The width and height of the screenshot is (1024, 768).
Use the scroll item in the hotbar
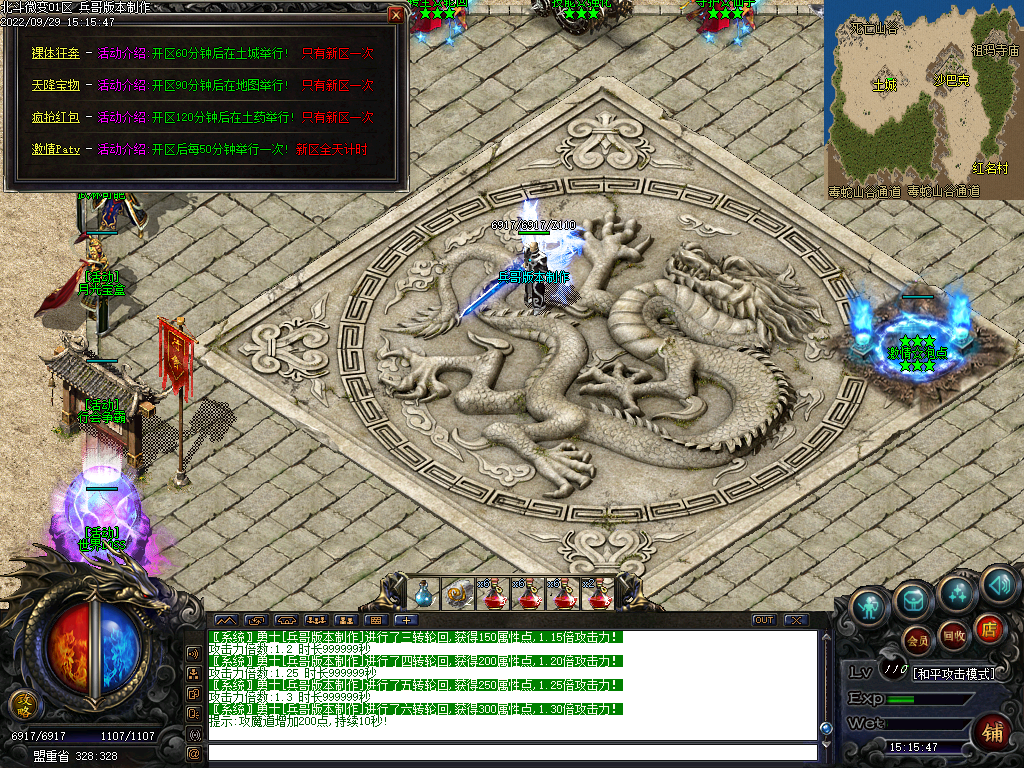click(x=459, y=594)
